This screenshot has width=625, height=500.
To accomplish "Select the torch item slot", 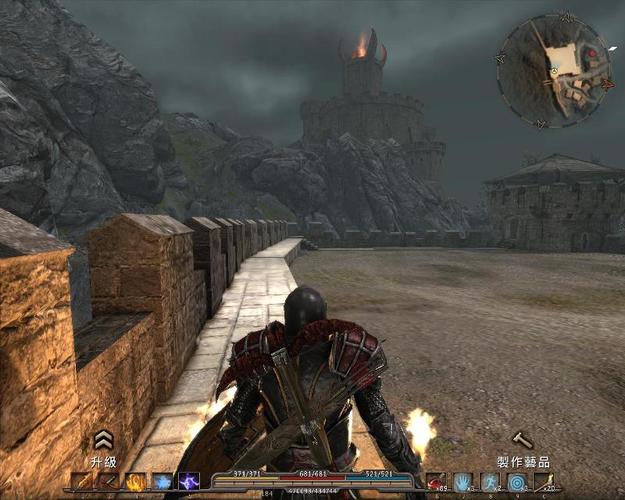I will coord(543,482).
